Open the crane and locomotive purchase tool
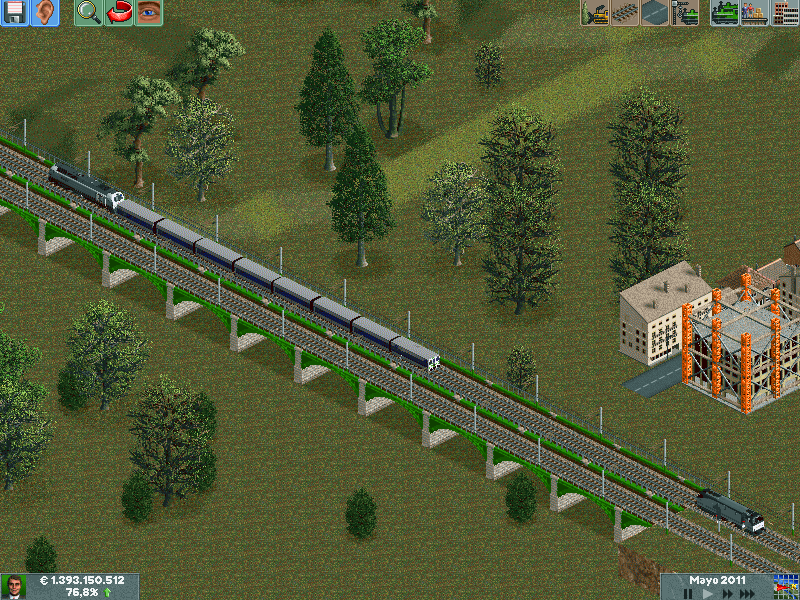 (x=685, y=13)
